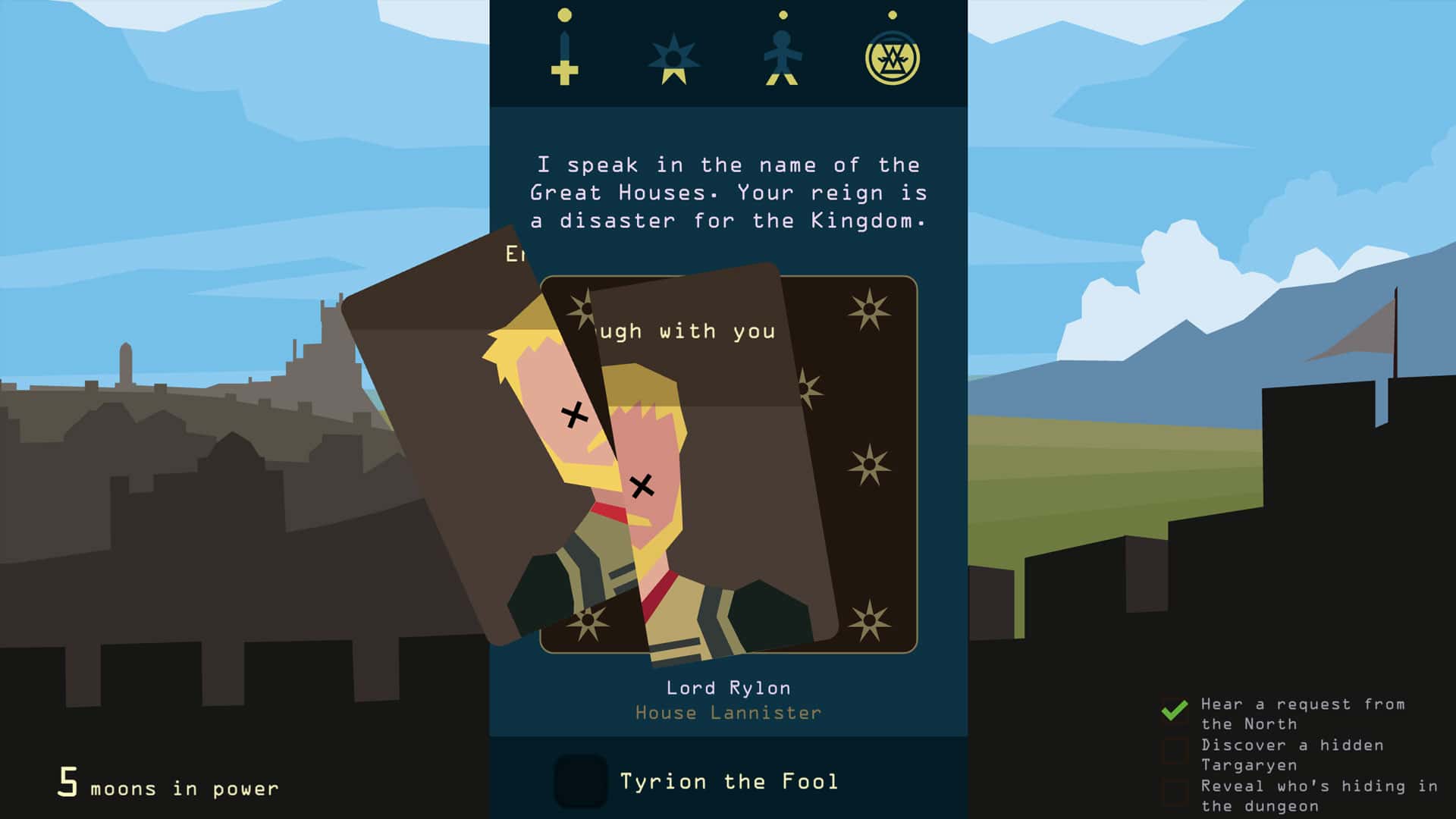
Task: Click the Lord Rylon name
Action: [728, 687]
